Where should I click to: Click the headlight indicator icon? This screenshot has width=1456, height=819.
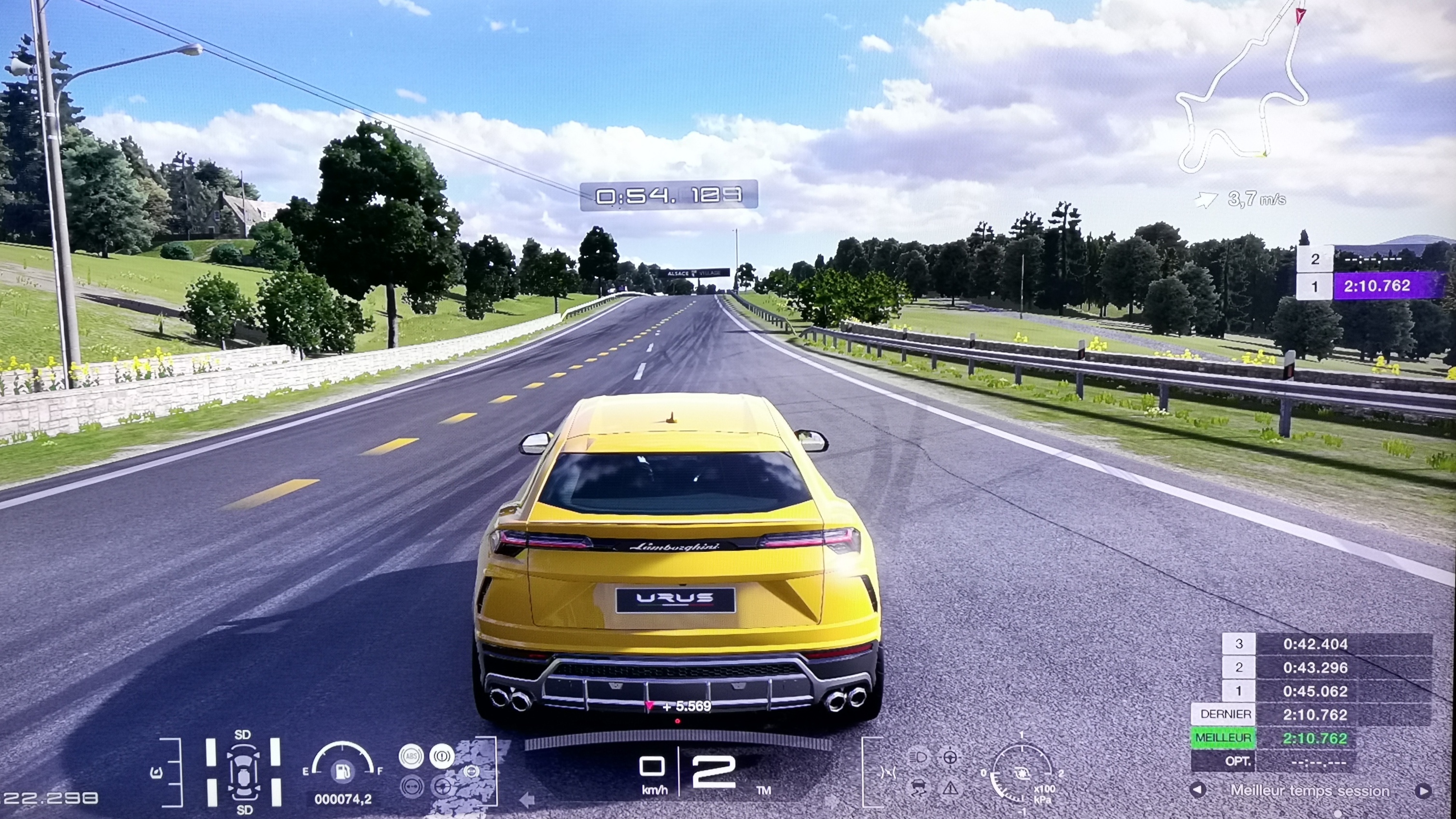919,757
